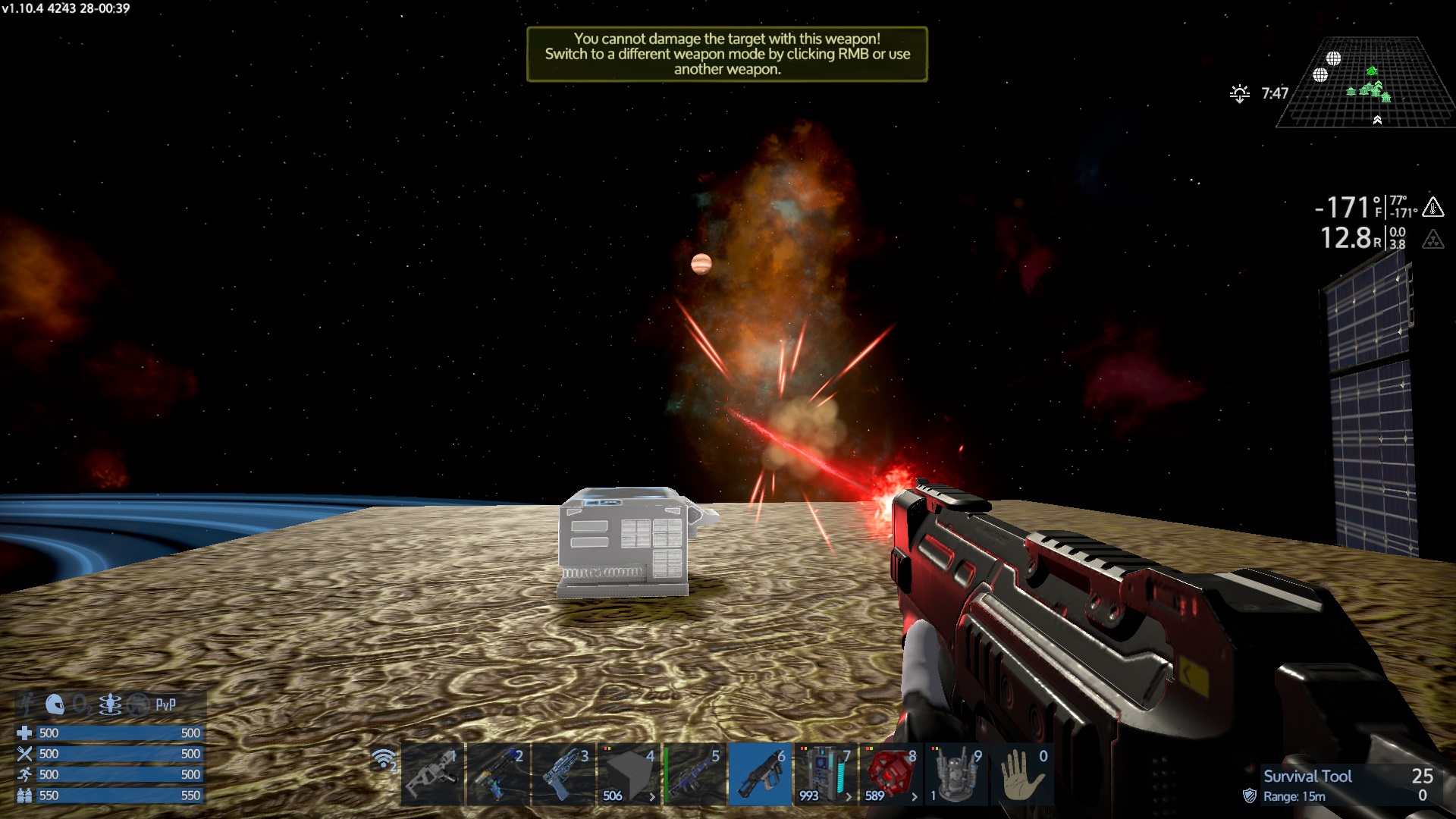Screen dimensions: 1456x819
Task: Click the temperature warning triangle icon
Action: pyautogui.click(x=1432, y=206)
